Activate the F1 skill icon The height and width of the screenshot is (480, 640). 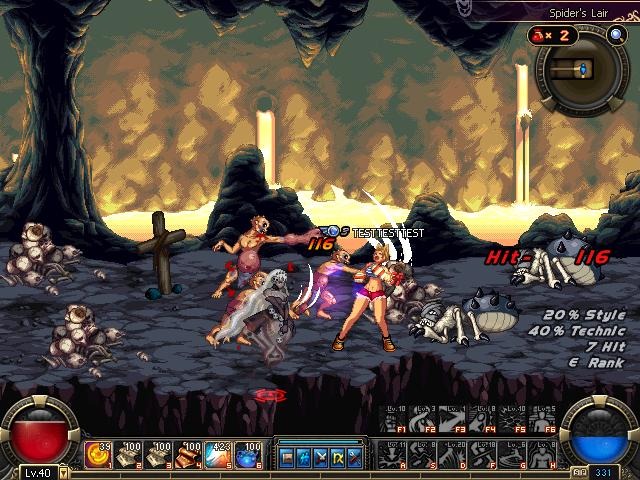click(x=397, y=420)
